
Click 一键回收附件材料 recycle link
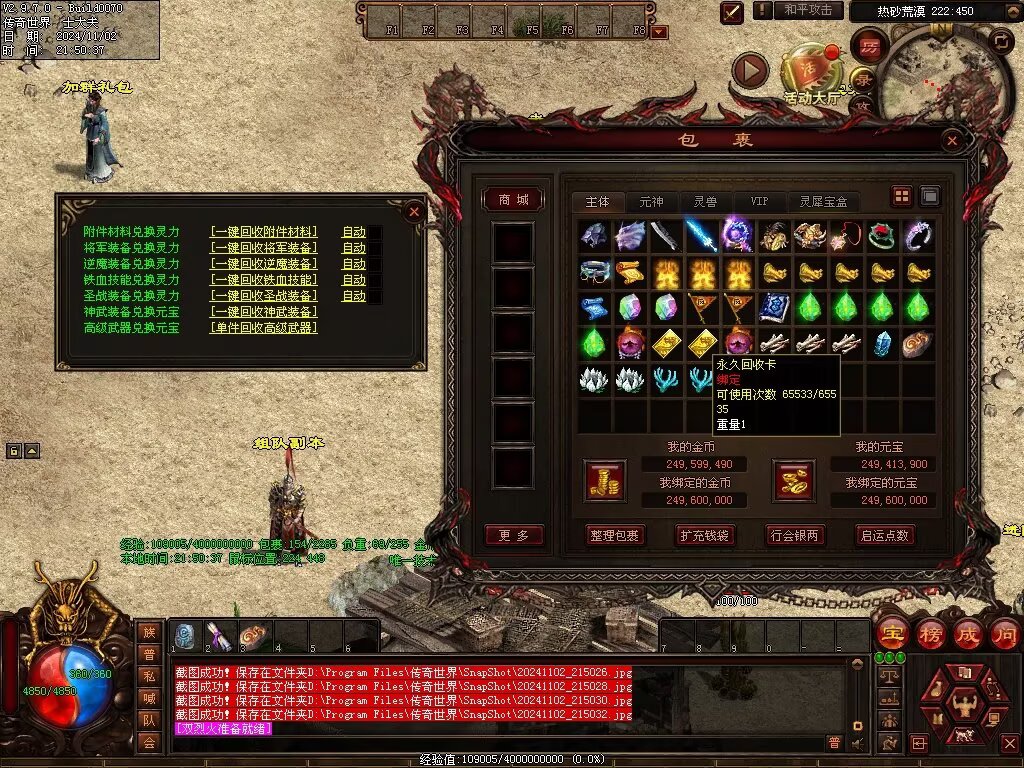point(264,232)
